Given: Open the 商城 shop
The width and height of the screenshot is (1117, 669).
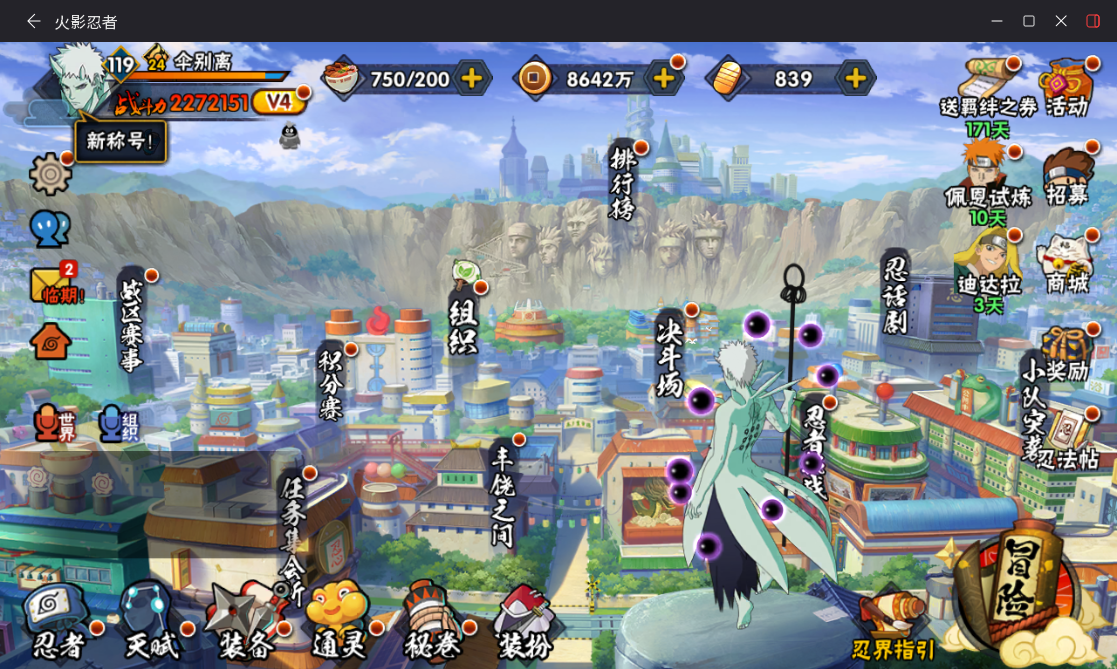Looking at the screenshot, I should coord(1067,265).
